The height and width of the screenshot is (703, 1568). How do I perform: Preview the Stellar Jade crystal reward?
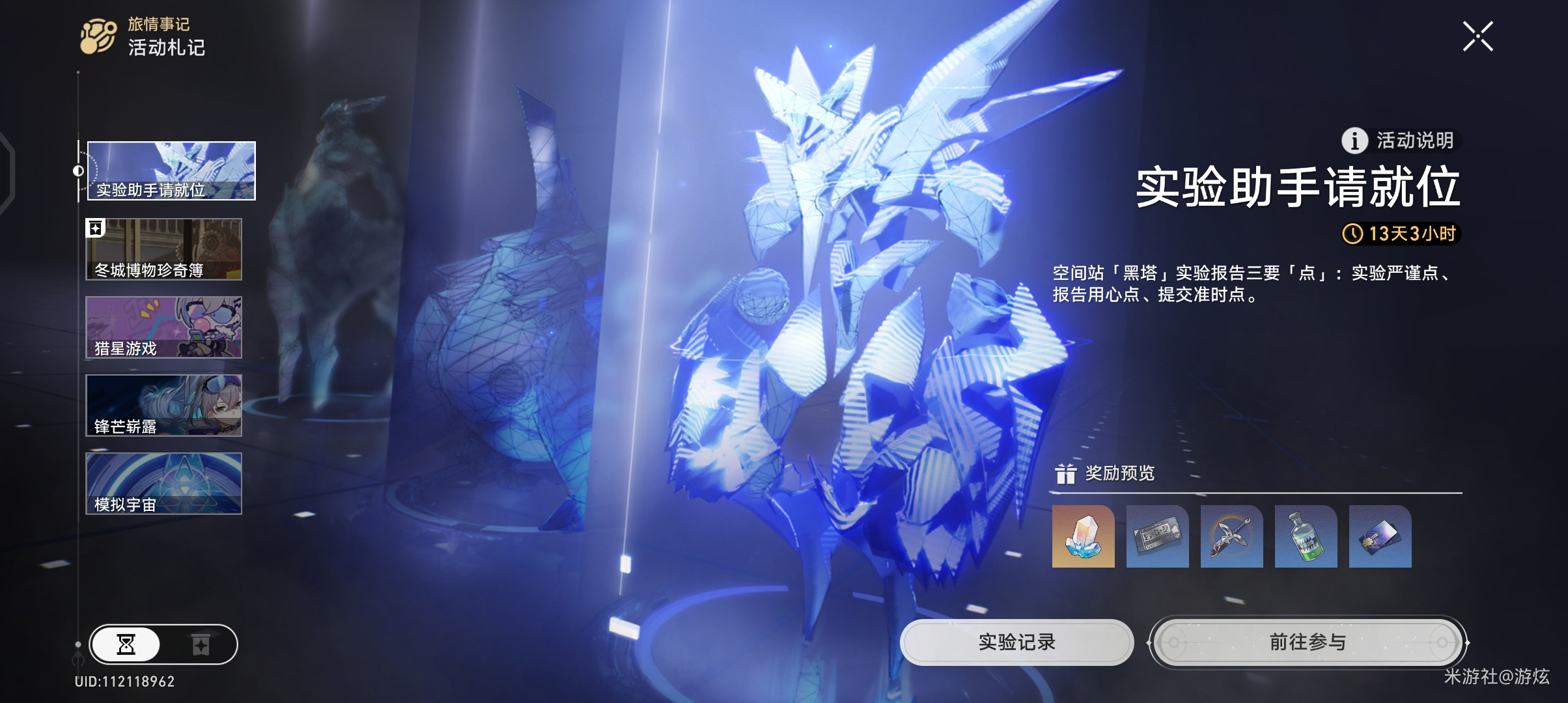[1083, 536]
